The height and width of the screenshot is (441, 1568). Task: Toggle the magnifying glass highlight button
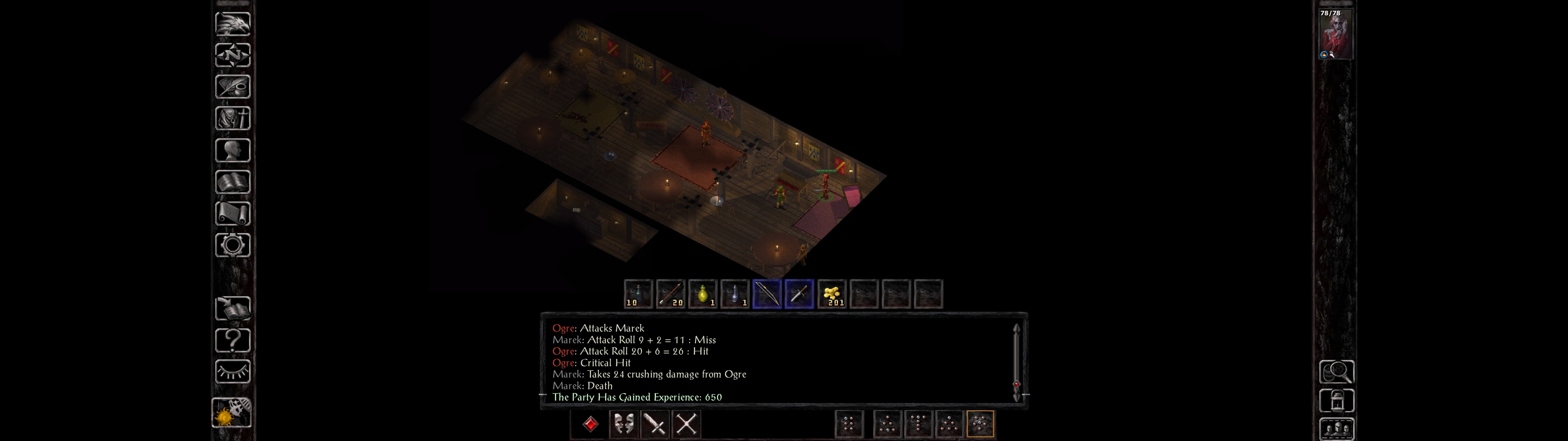[x=1336, y=371]
